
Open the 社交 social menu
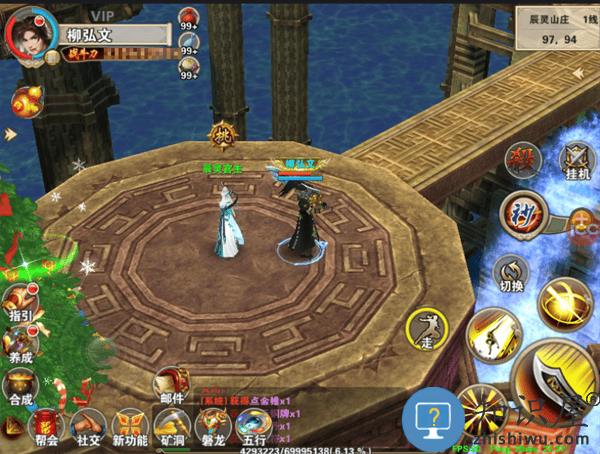coord(89,429)
